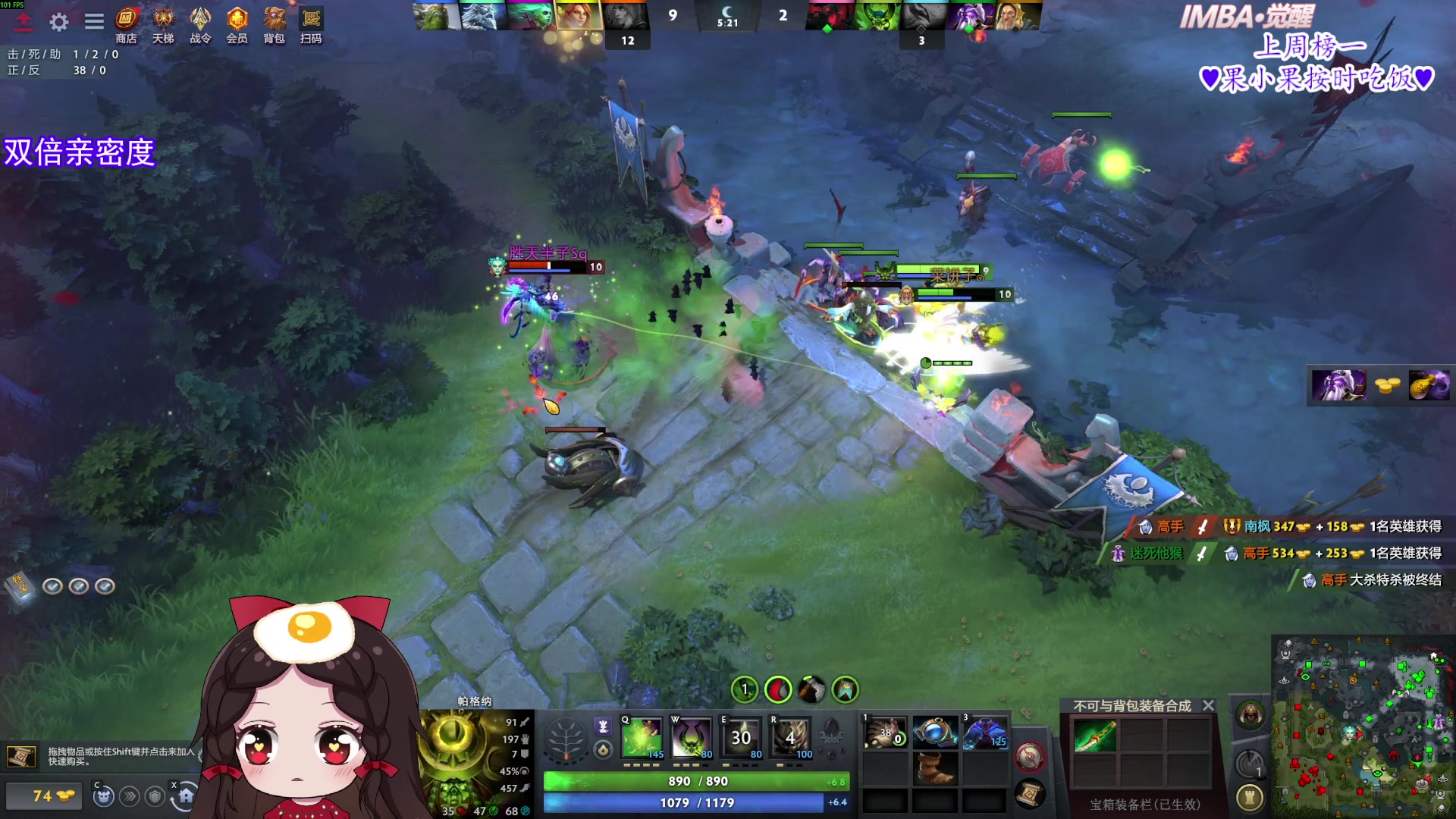Open the gold shop button showing 74
1456x819 pixels.
pos(44,796)
